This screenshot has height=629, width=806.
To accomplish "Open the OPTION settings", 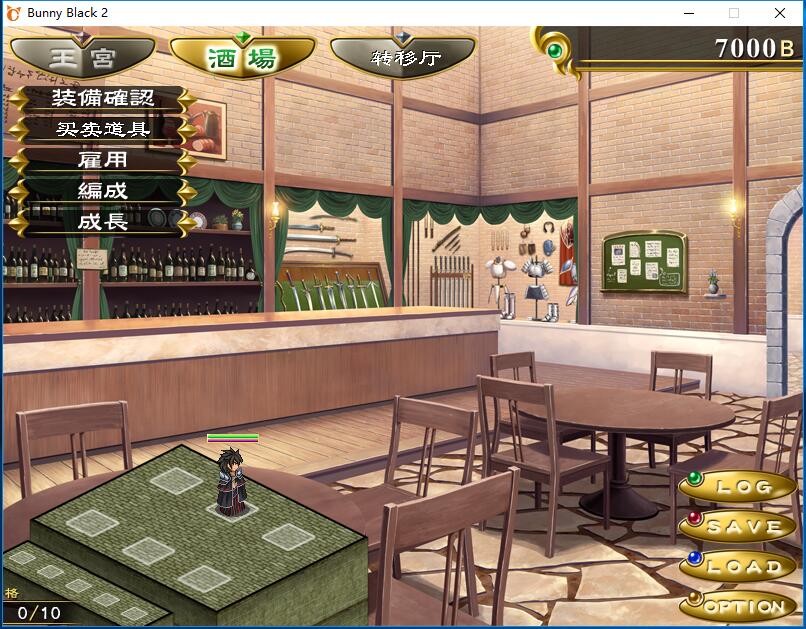I will pos(740,605).
